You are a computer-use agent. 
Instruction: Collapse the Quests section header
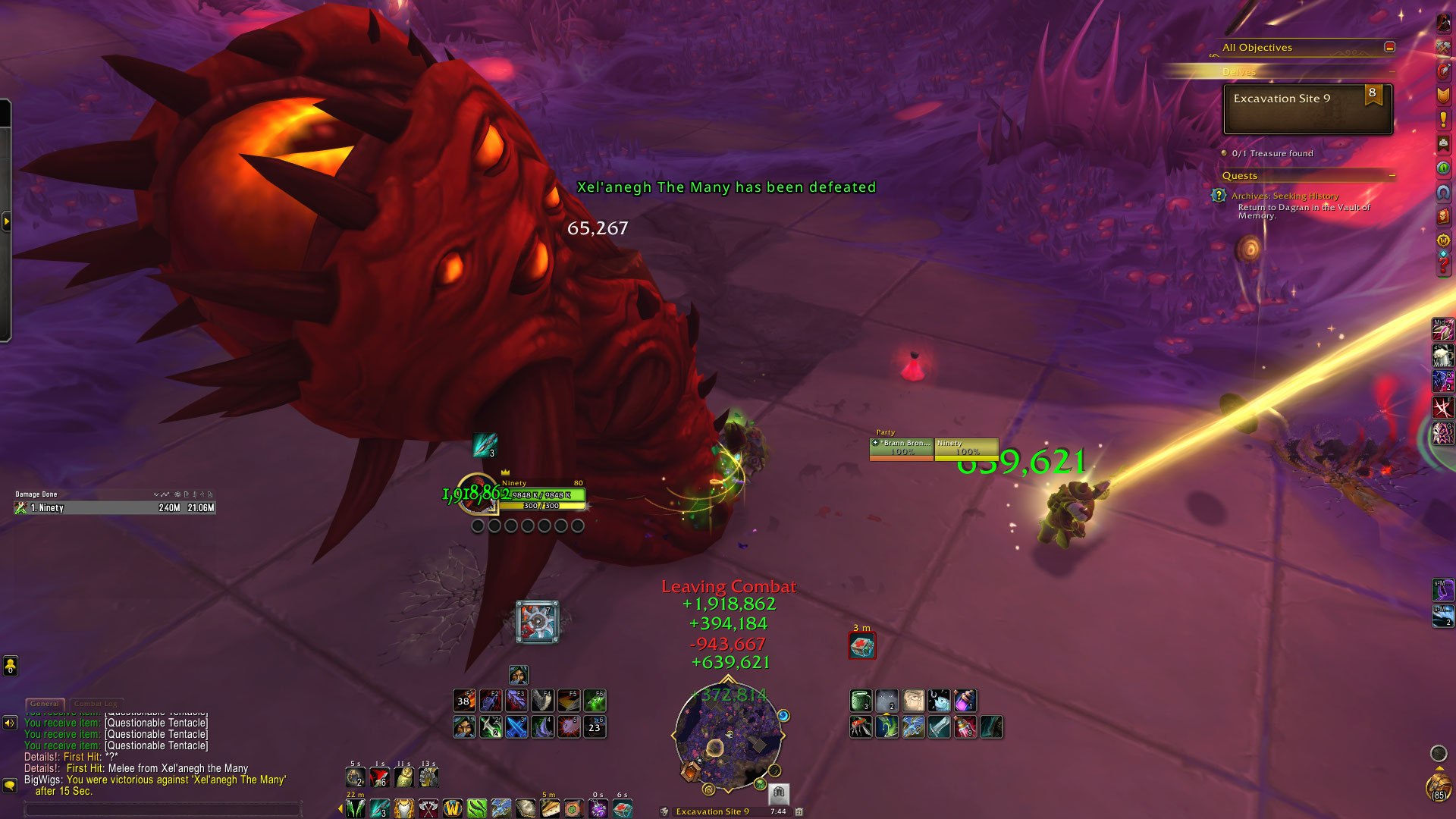[1392, 175]
